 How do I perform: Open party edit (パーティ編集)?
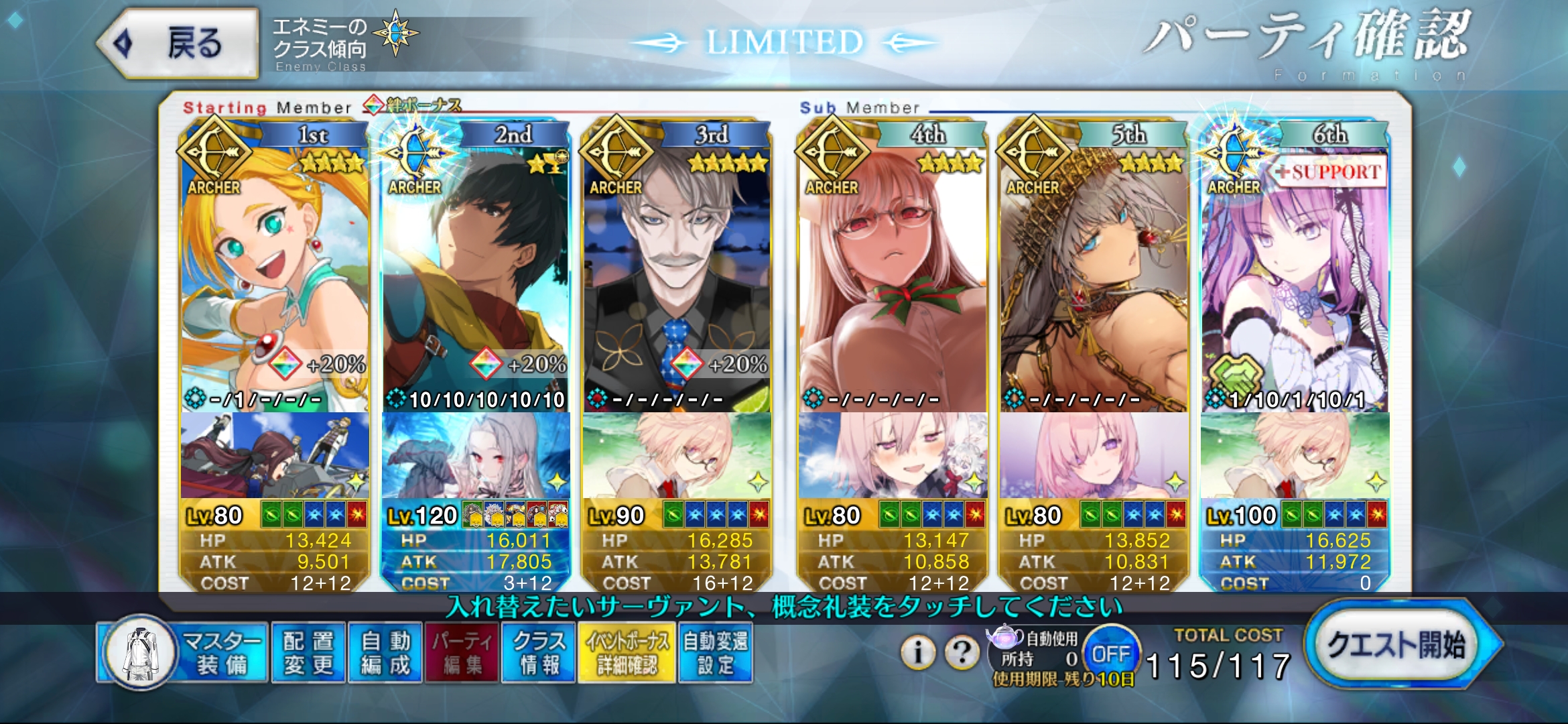pos(462,653)
